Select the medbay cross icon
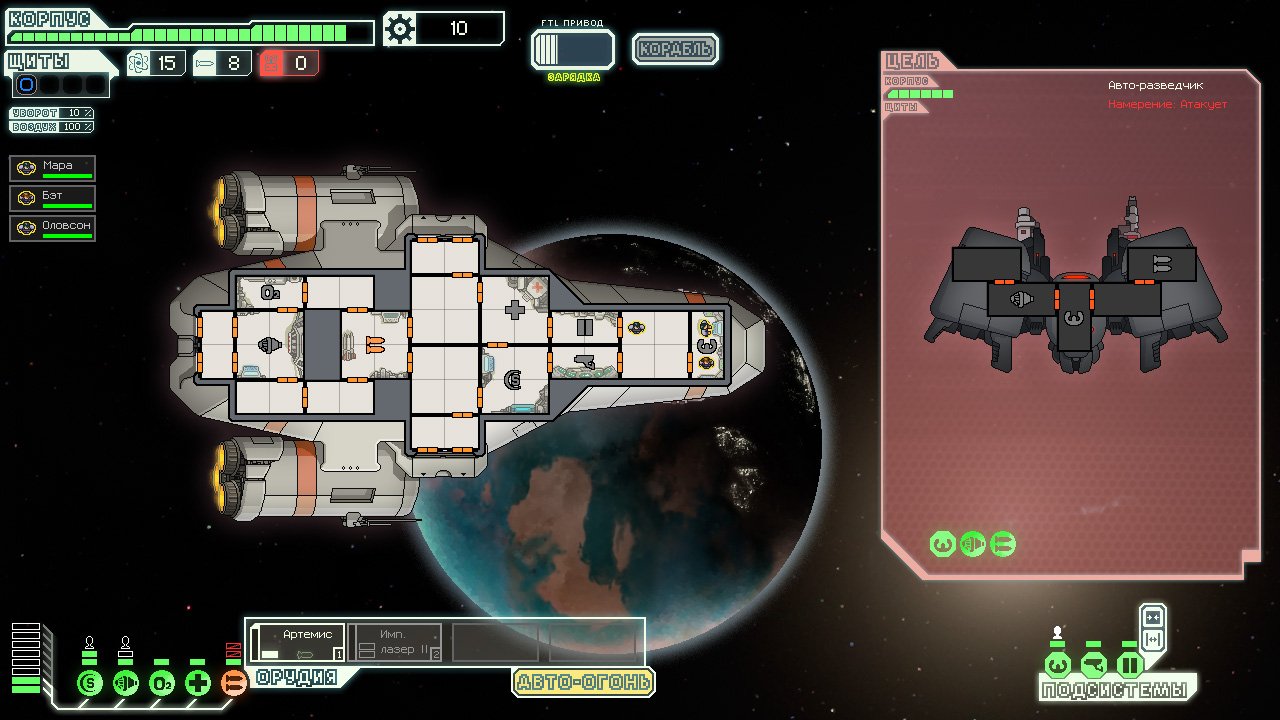 coord(197,683)
